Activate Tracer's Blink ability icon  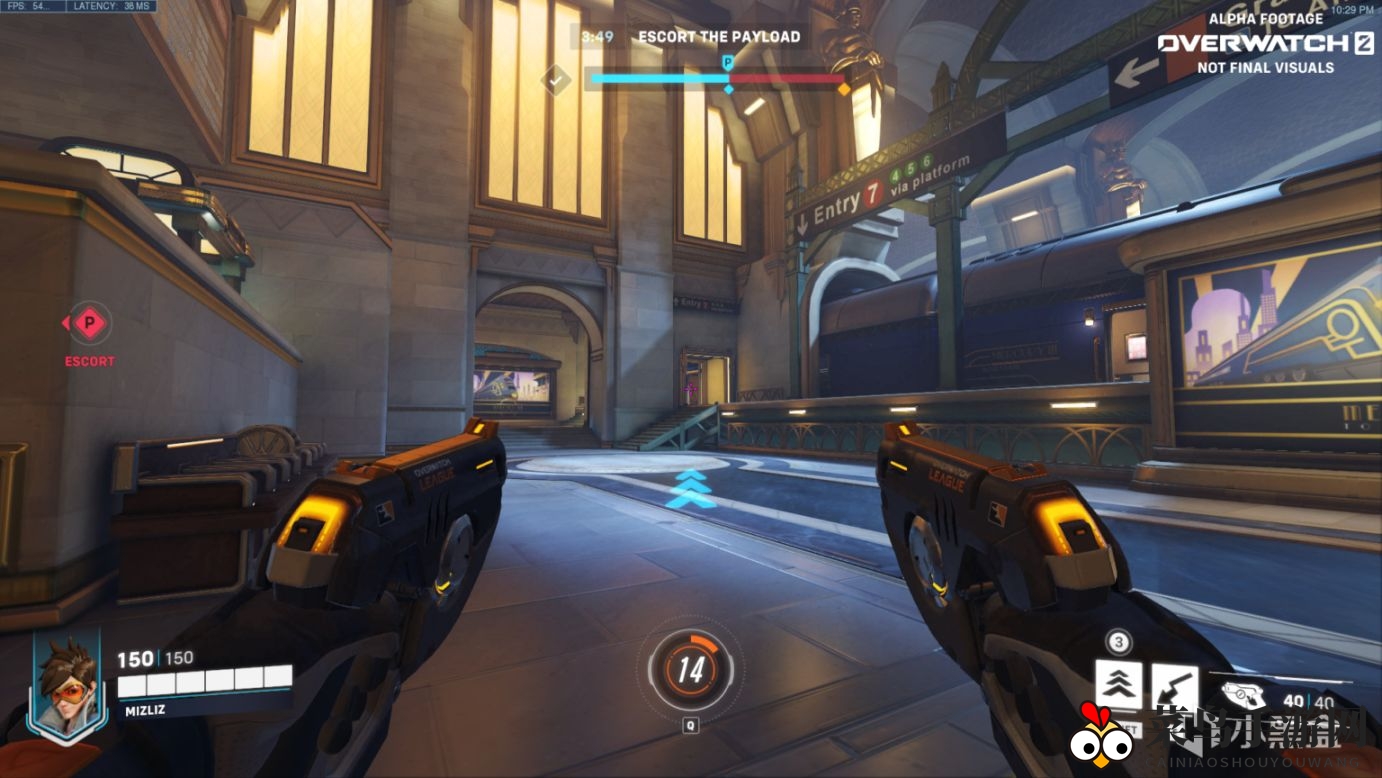click(x=1119, y=685)
